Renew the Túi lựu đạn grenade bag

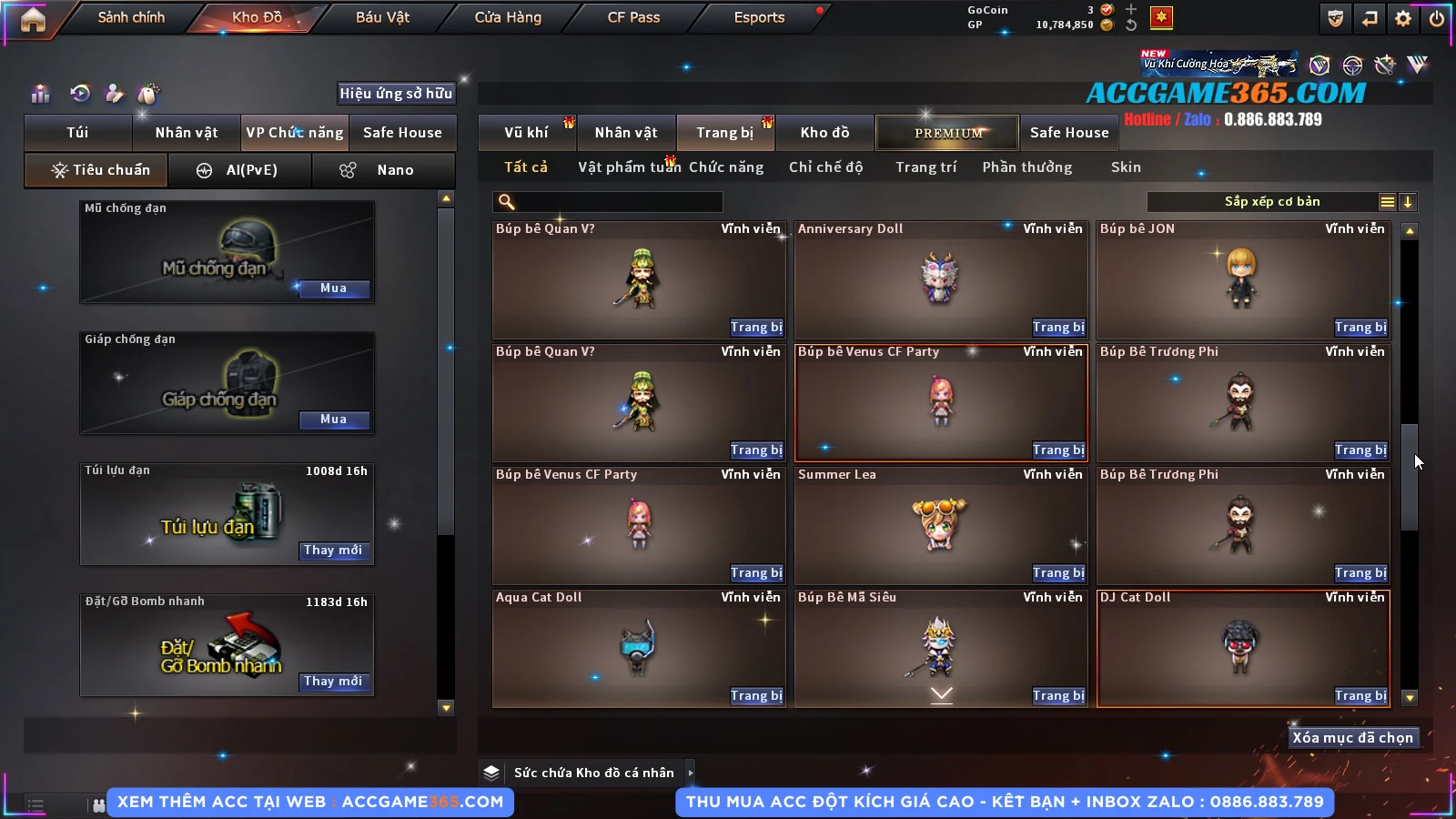(333, 551)
